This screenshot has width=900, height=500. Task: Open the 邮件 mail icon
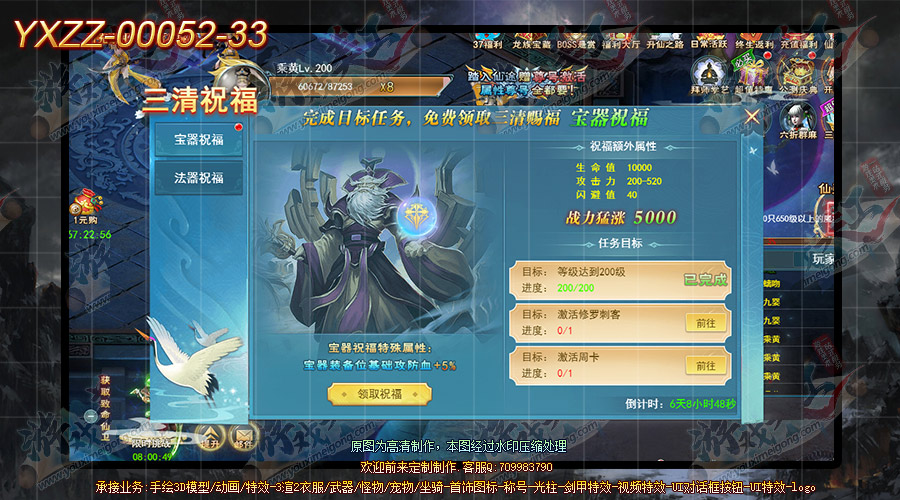[x=242, y=434]
